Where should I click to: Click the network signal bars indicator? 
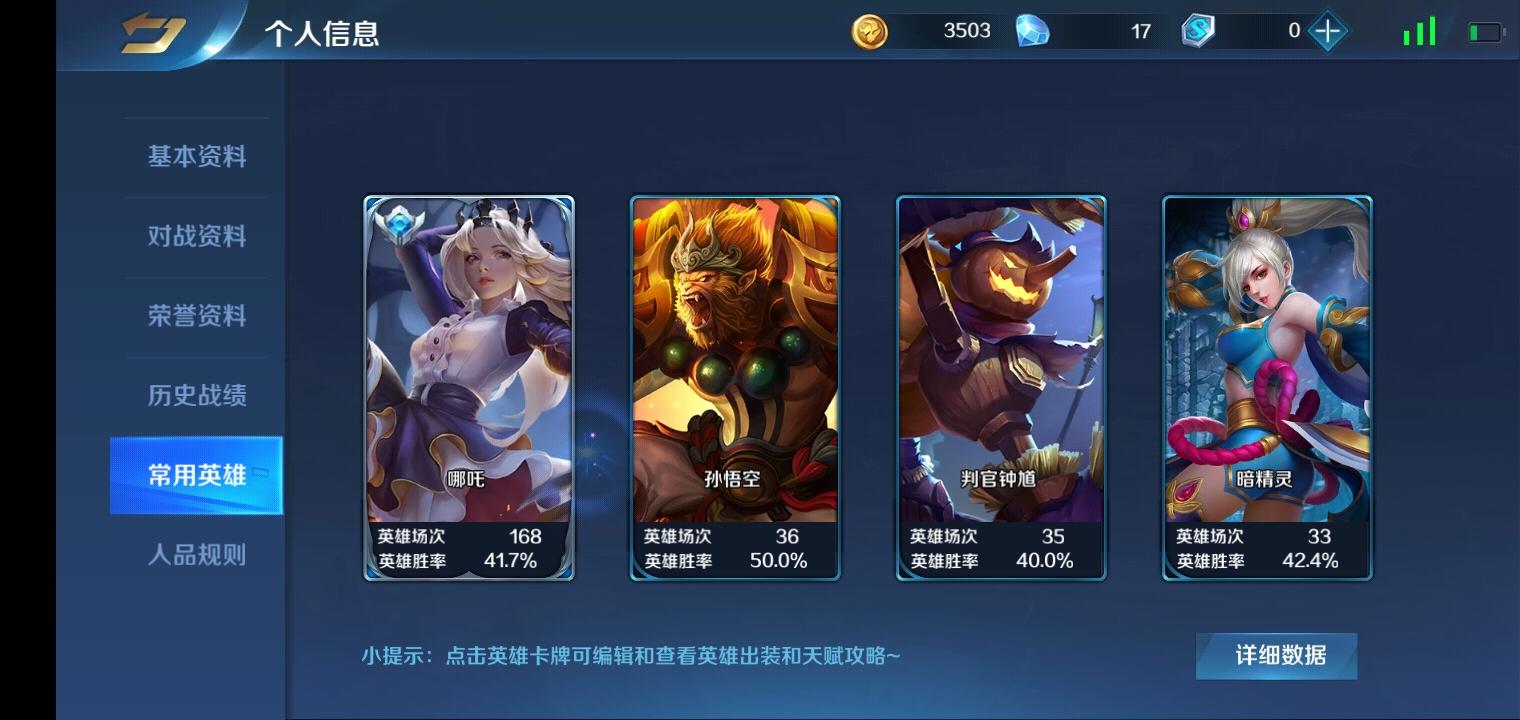tap(1418, 31)
